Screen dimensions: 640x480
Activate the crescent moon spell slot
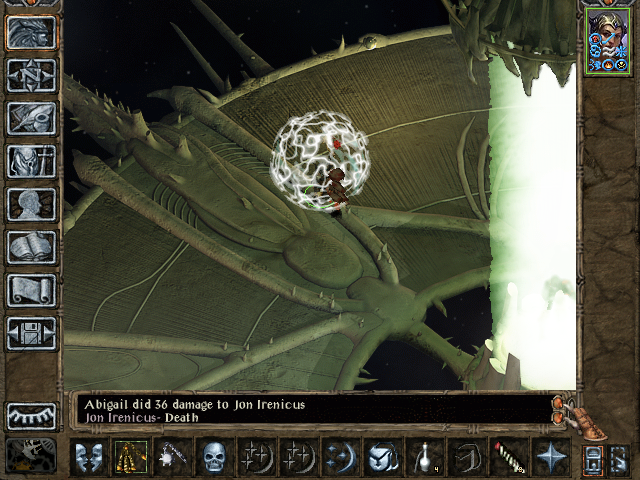340,457
